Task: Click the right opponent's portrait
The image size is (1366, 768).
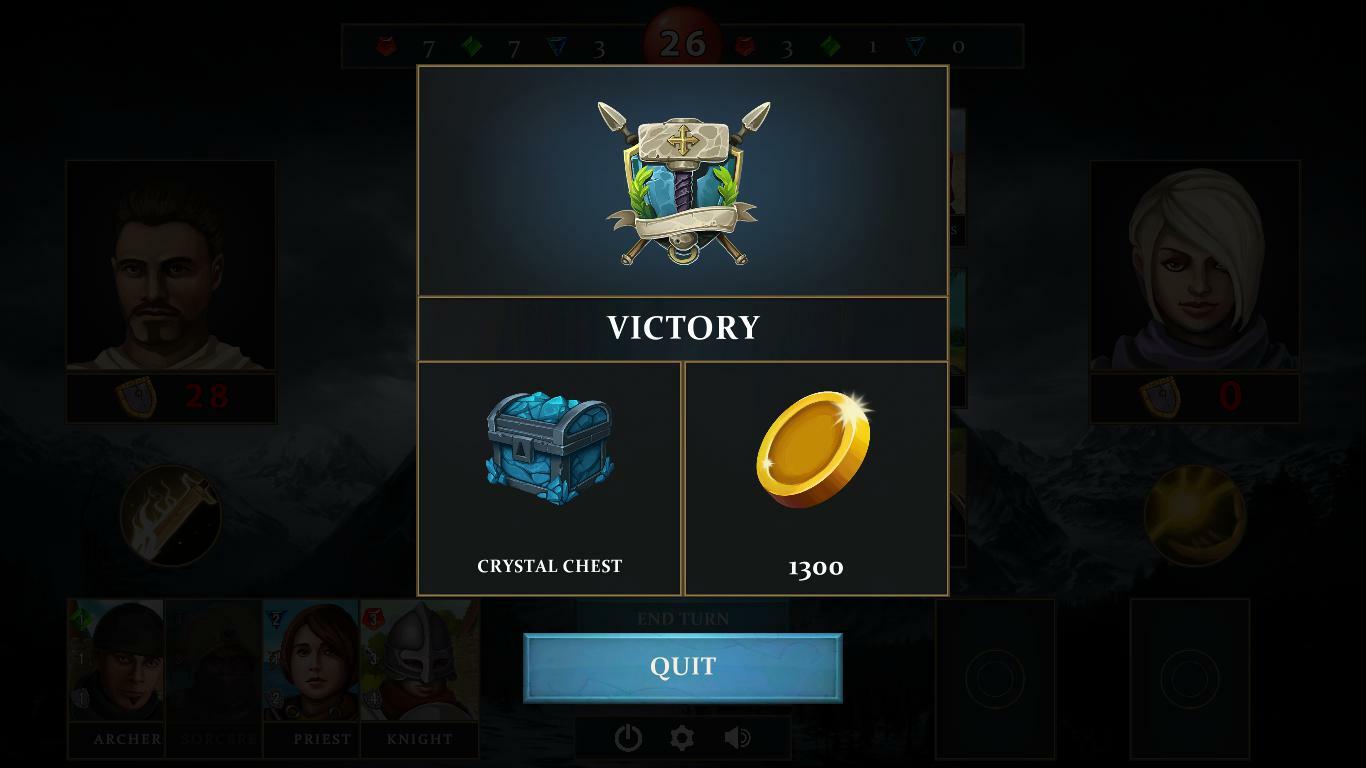Action: point(1196,265)
